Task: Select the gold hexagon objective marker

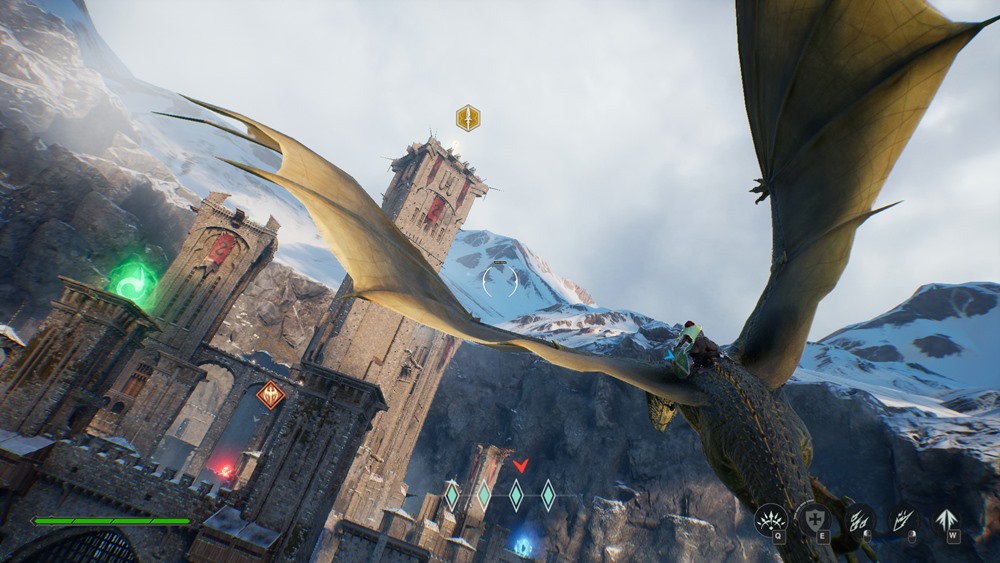Action: click(x=468, y=118)
